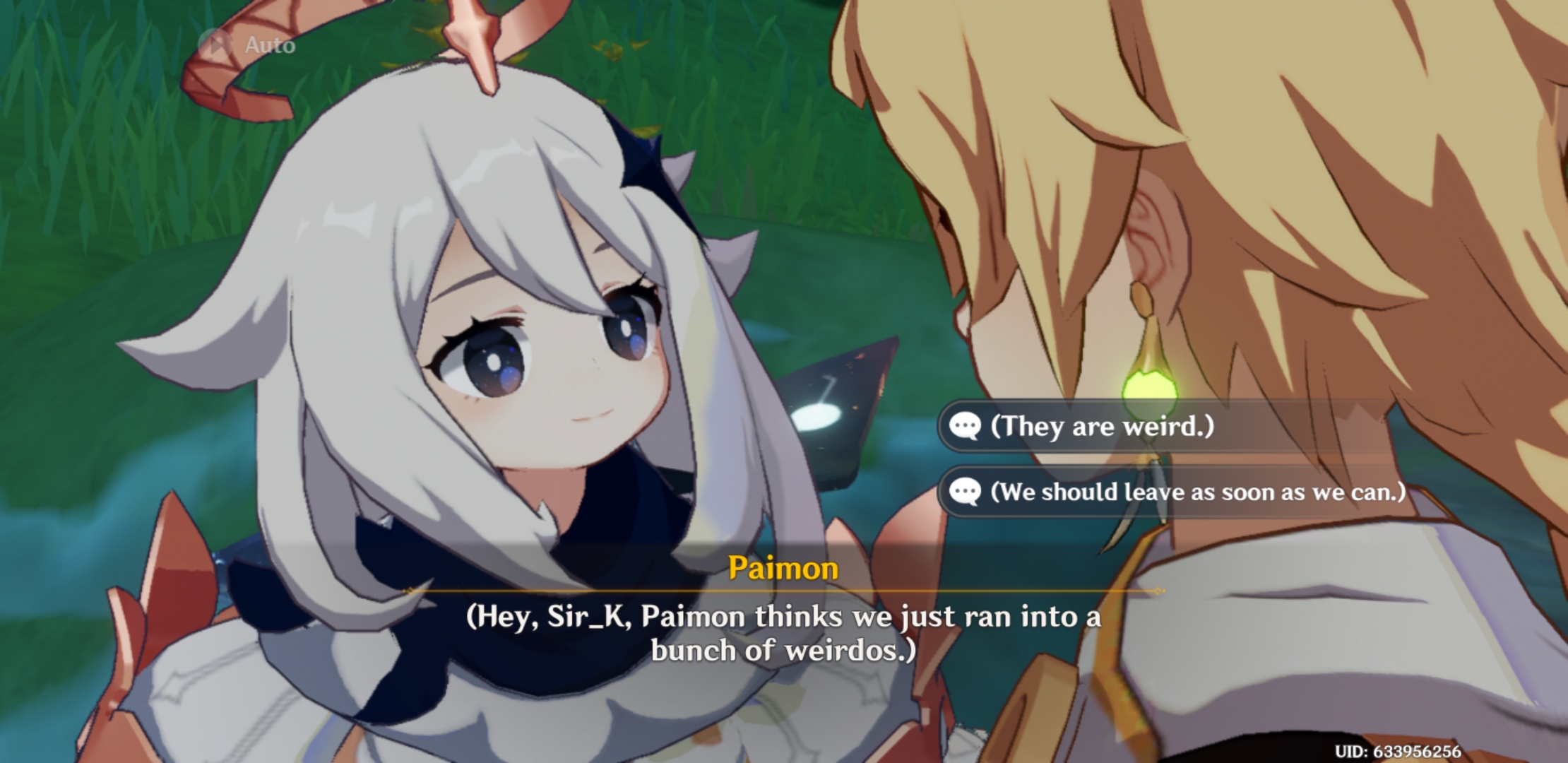Click the dark Vision gadget behind Paimon
The image size is (1568, 763).
pyautogui.click(x=841, y=410)
